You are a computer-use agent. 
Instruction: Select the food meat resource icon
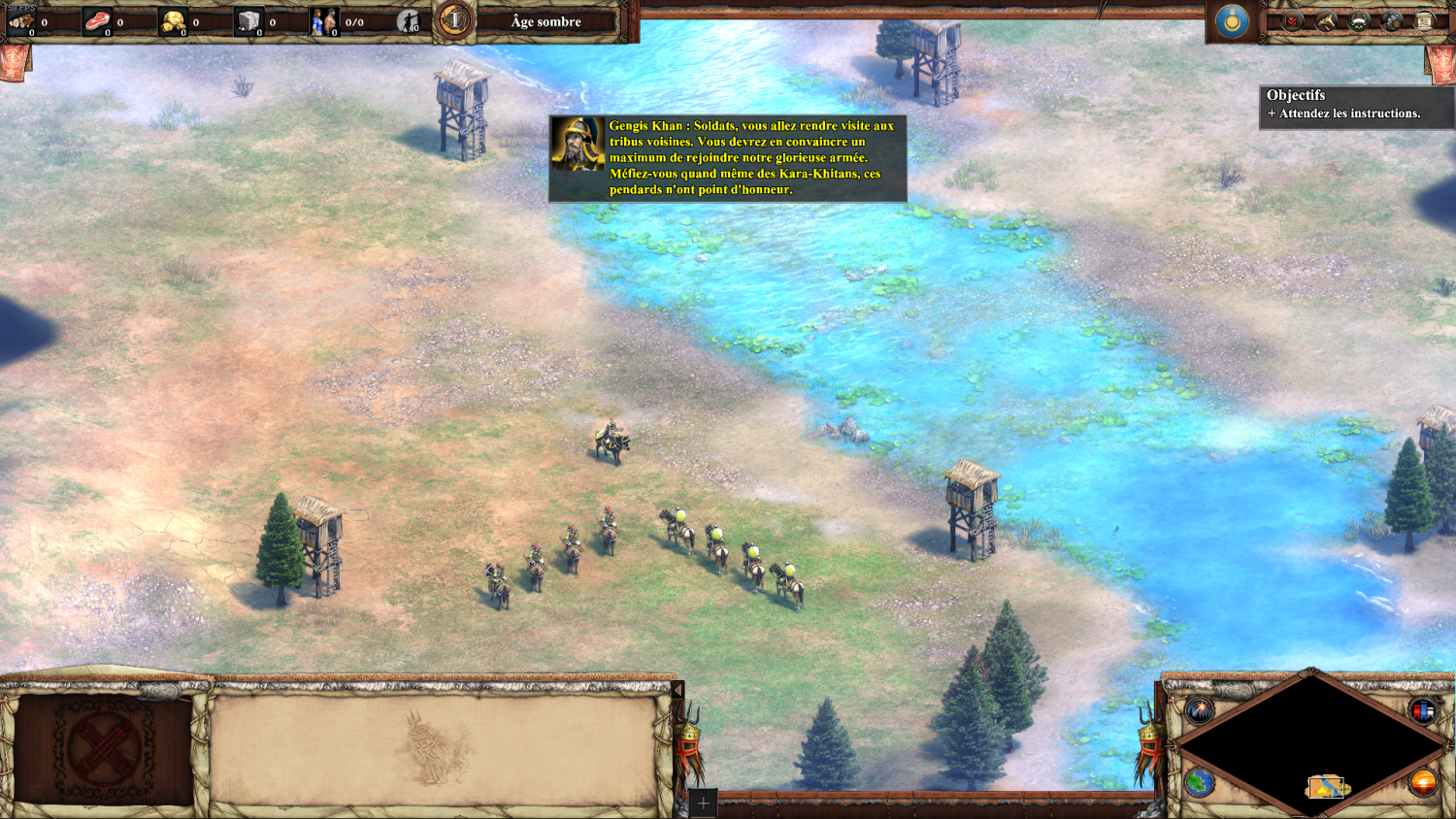pos(97,21)
